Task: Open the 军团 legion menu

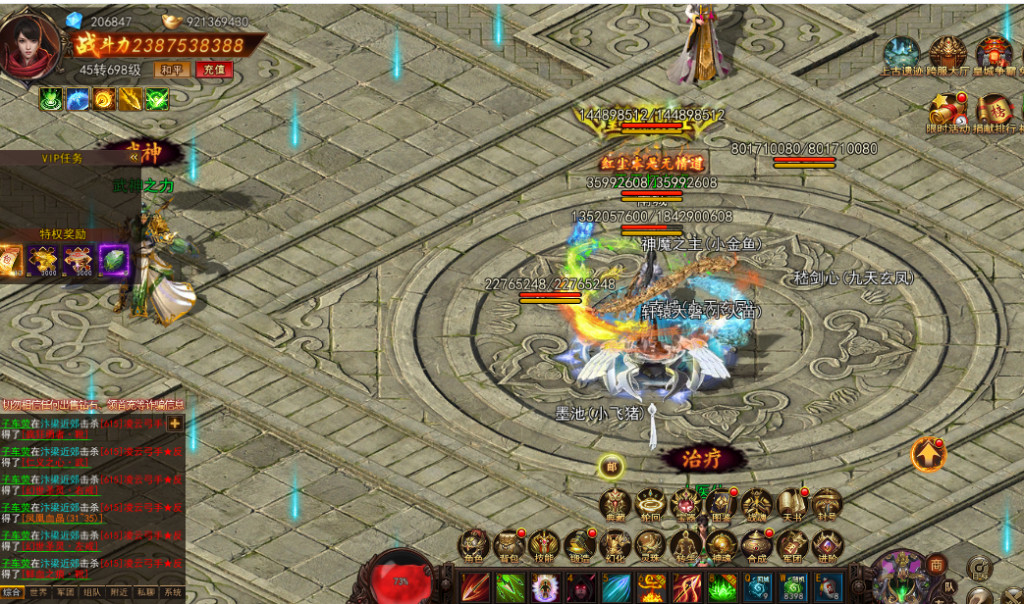Action: tap(791, 546)
